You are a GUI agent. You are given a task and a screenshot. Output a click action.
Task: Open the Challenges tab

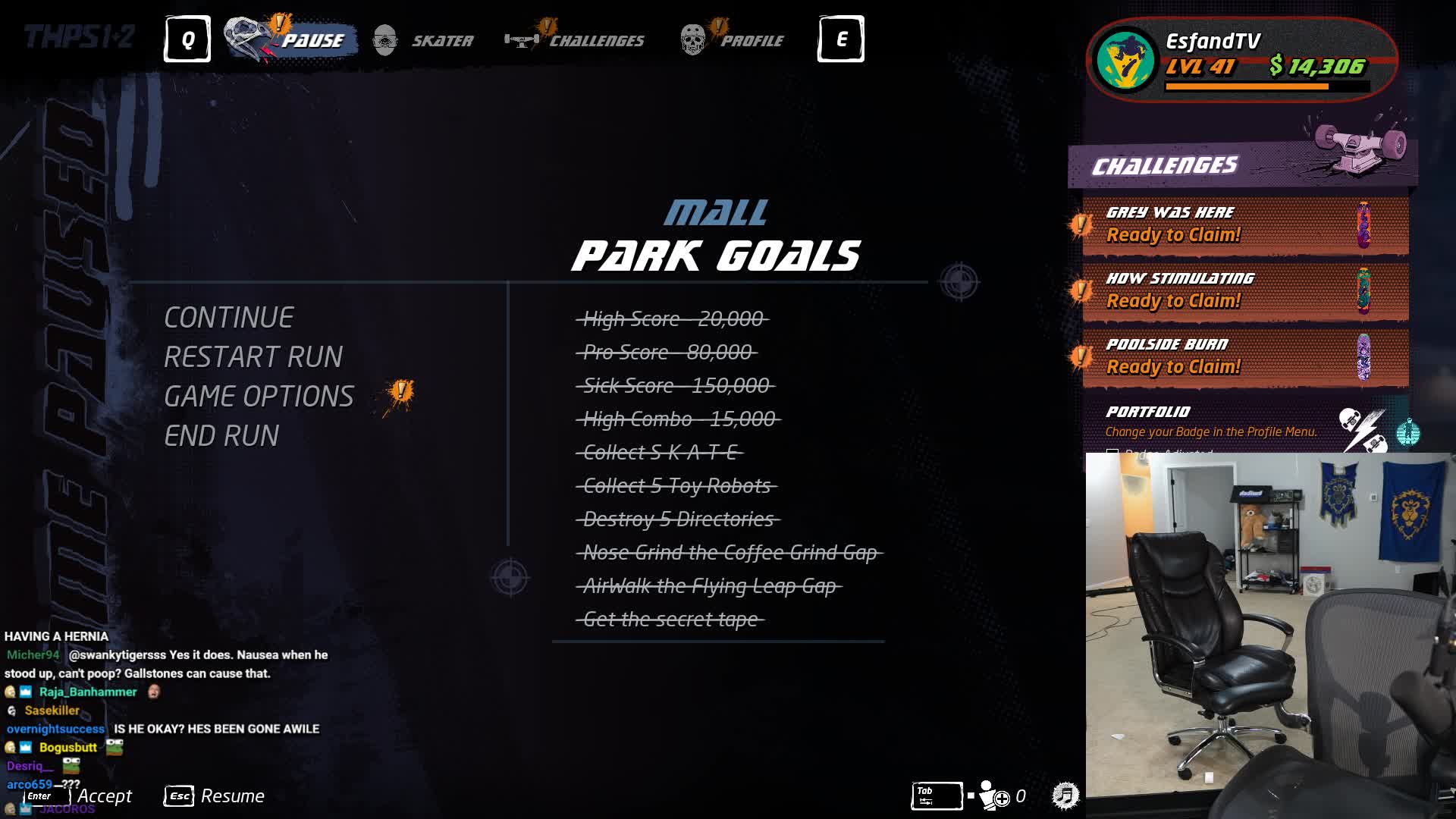click(x=576, y=40)
